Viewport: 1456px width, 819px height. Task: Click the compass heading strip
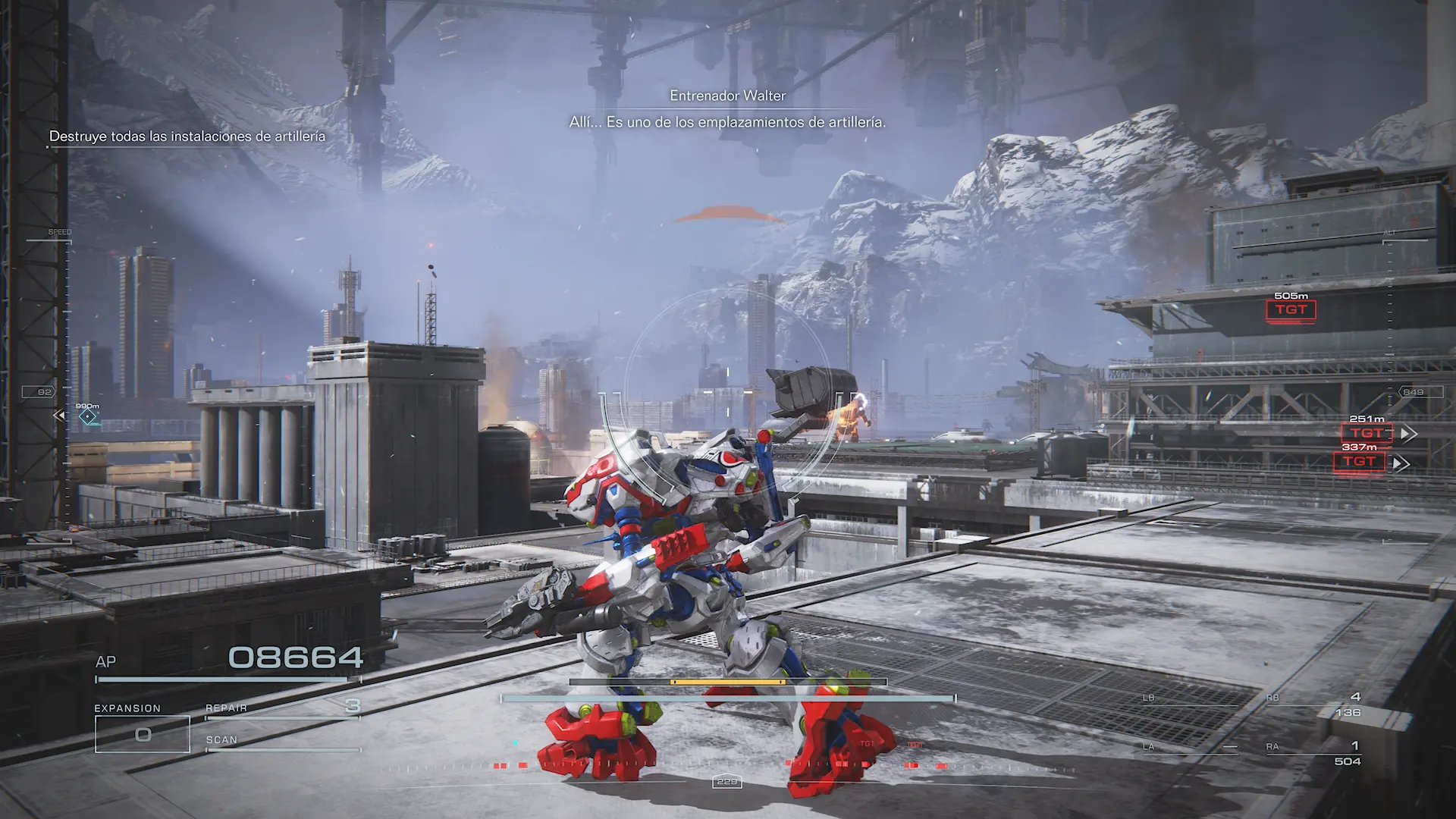pos(726,768)
